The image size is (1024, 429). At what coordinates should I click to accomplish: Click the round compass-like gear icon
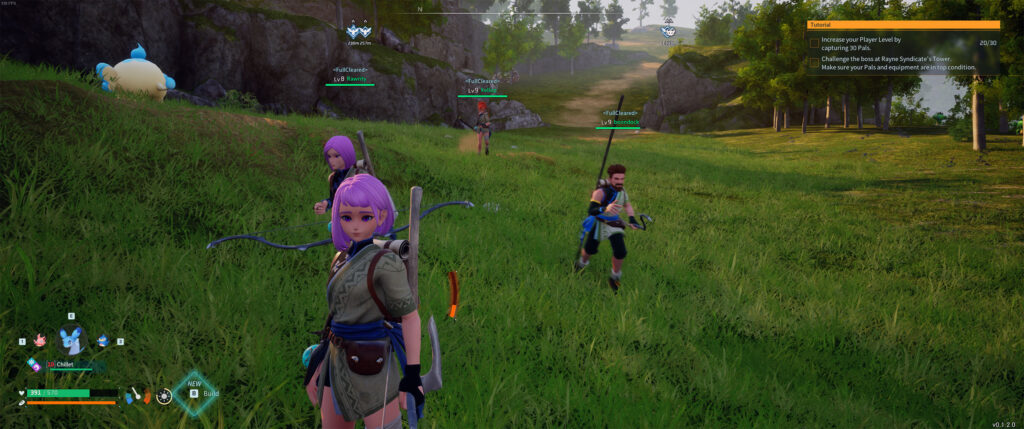pos(164,396)
